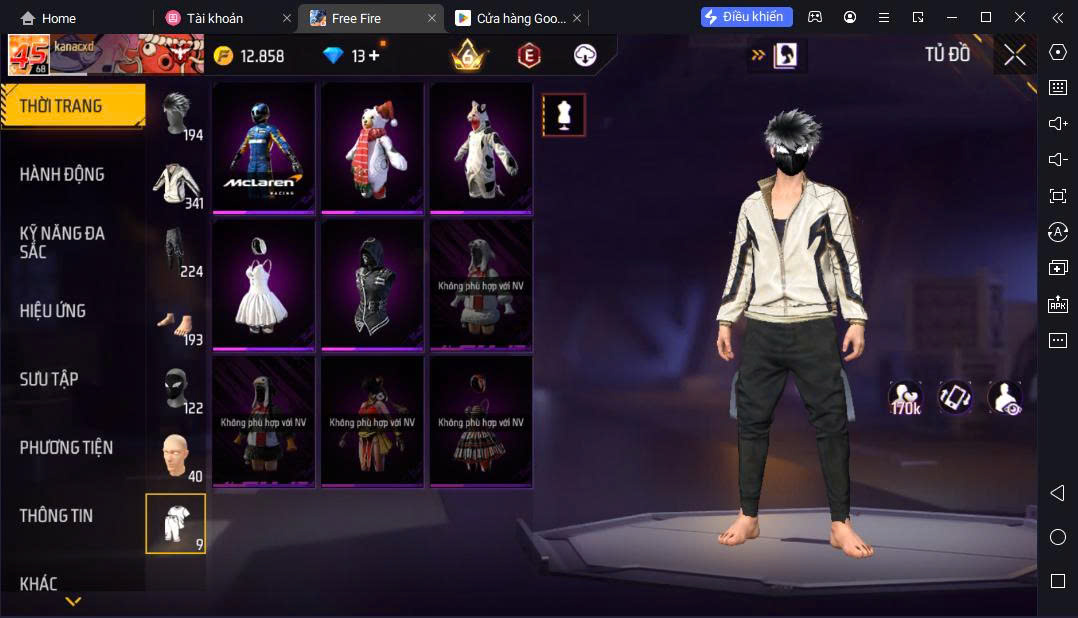Select the black face mask subcategory
The width and height of the screenshot is (1078, 618).
(177, 388)
